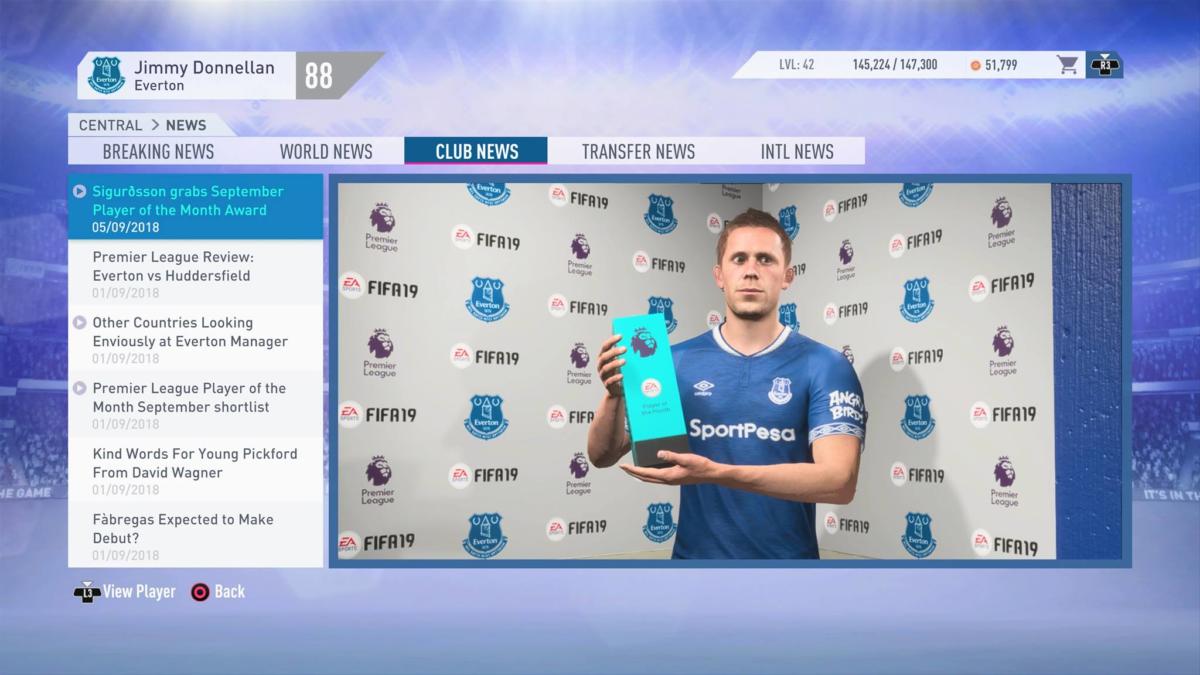Viewport: 1200px width, 675px height.
Task: Go to the Intl News tab
Action: click(x=796, y=151)
